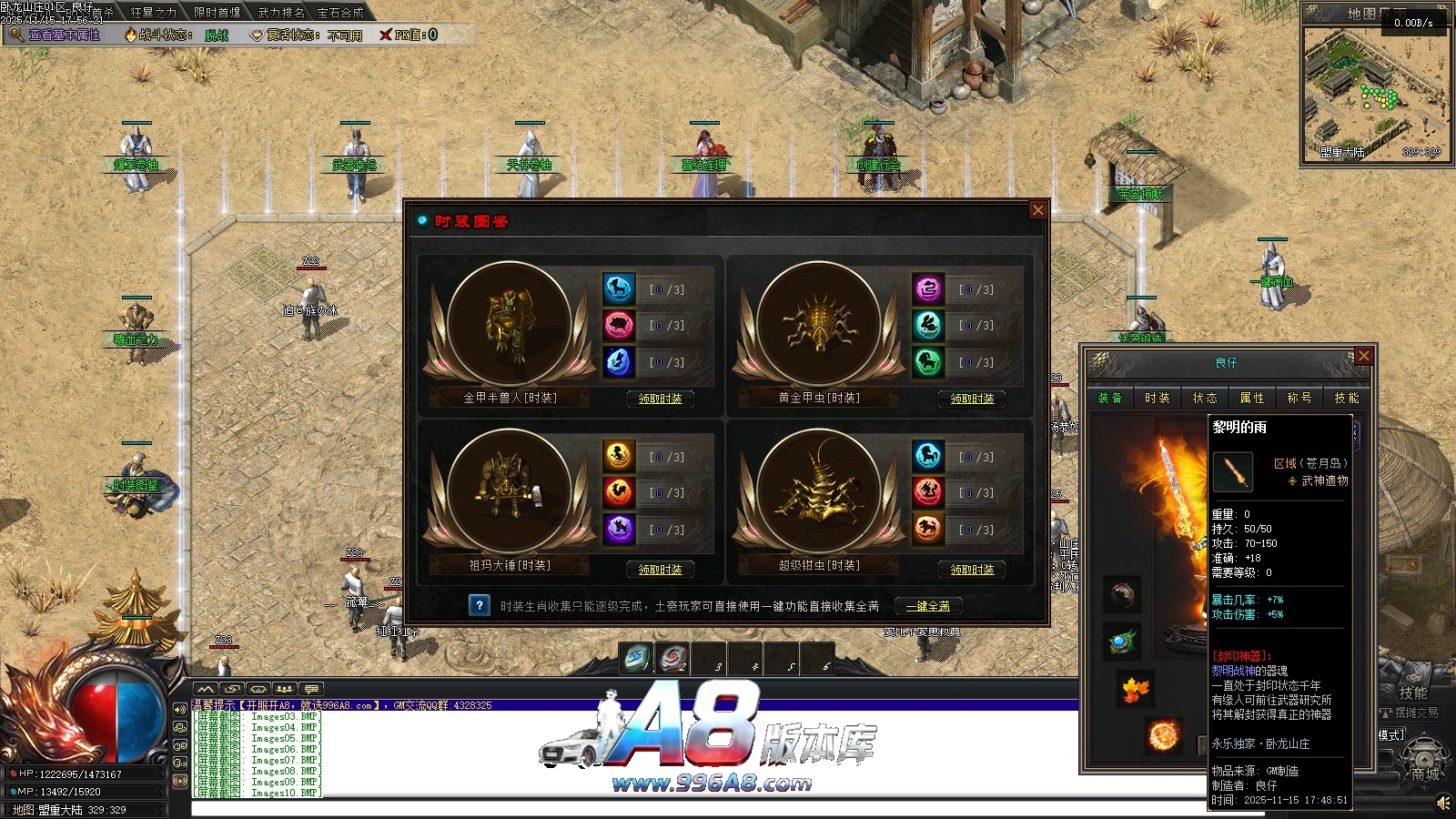Close the 良仔 character panel
Viewport: 1456px width, 819px height.
(1363, 356)
